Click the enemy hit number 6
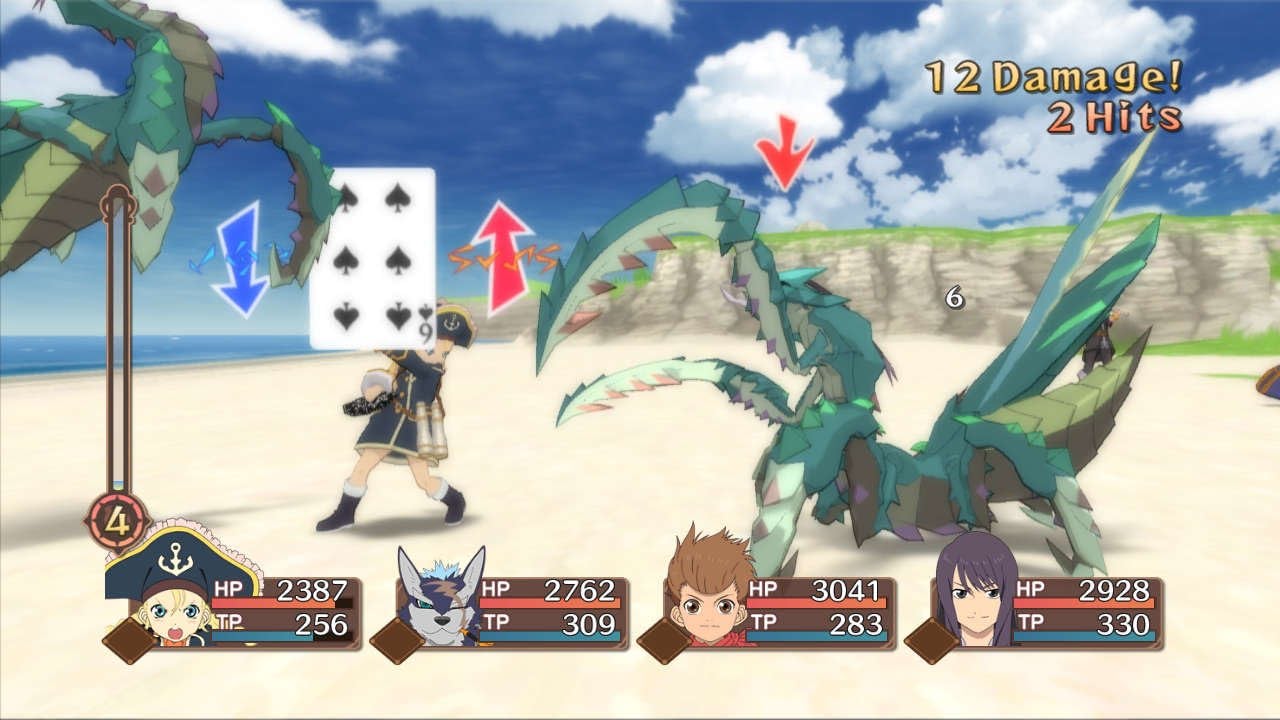The height and width of the screenshot is (720, 1280). click(x=953, y=297)
